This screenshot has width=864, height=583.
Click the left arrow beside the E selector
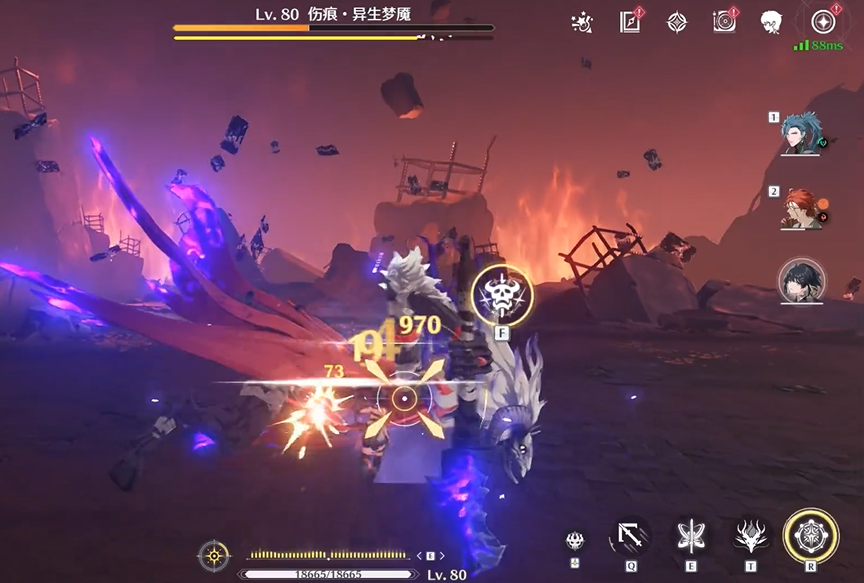click(418, 556)
